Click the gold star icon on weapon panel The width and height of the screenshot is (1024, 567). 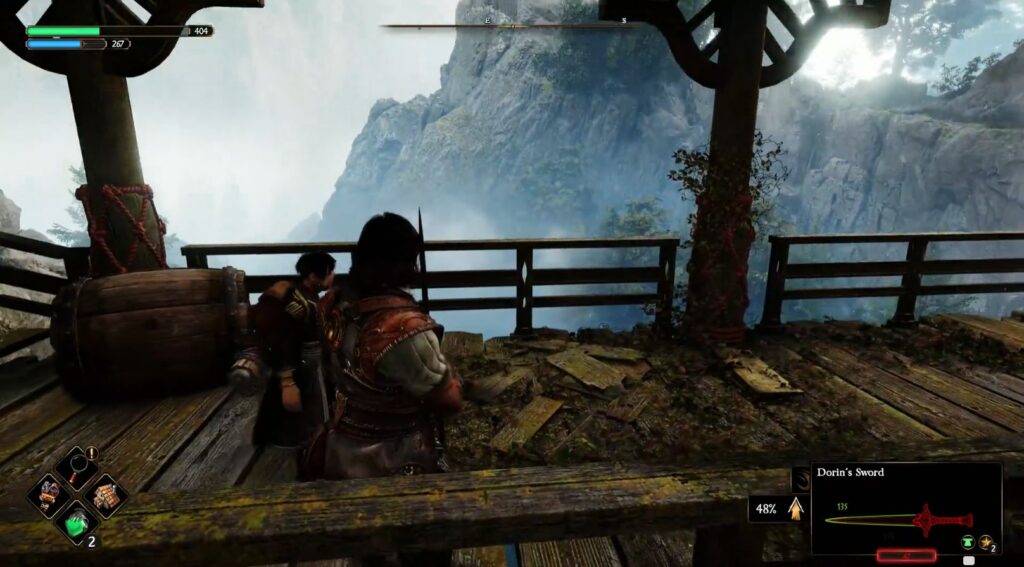[x=985, y=541]
